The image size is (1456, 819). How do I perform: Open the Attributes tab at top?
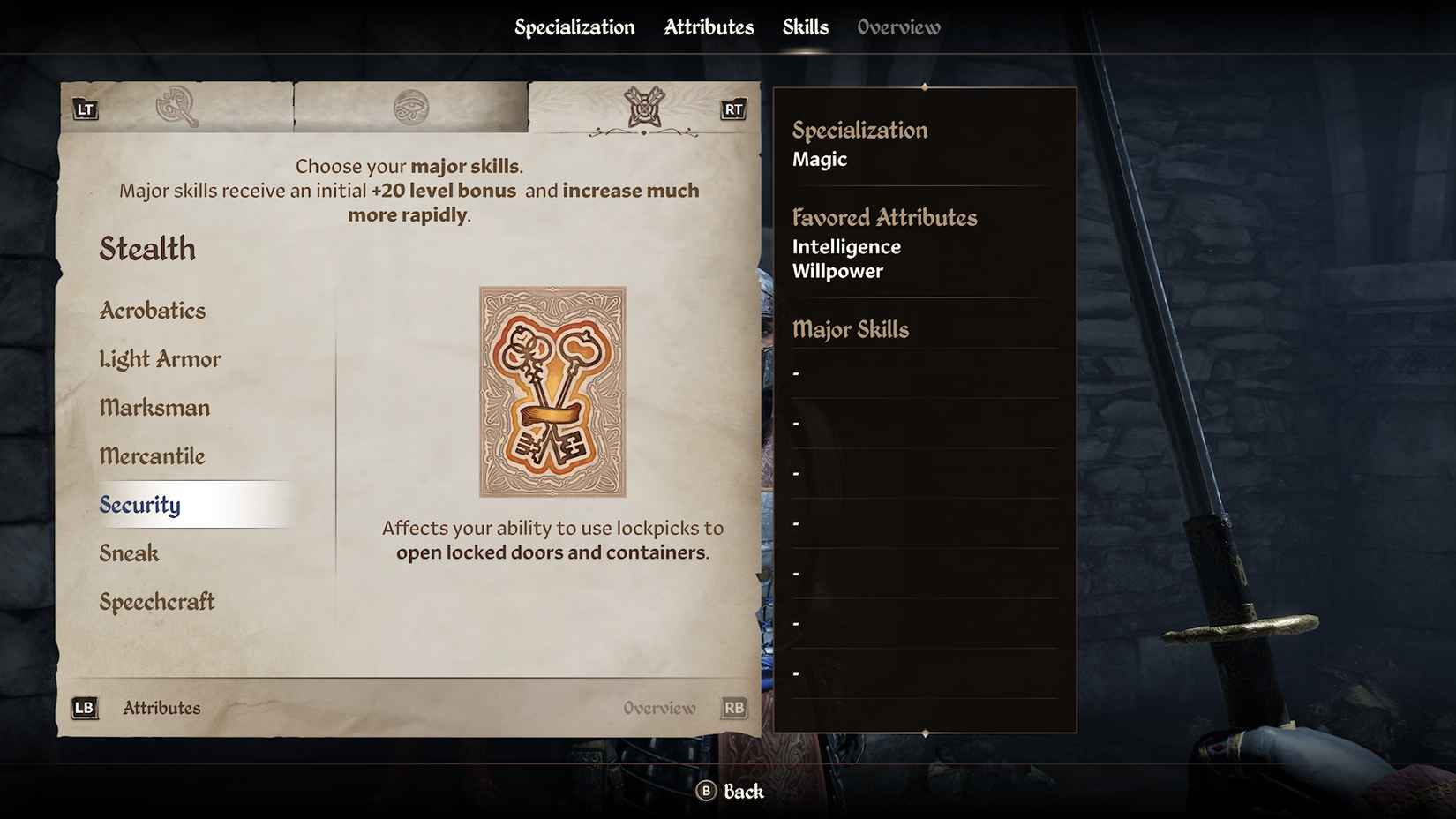click(709, 27)
